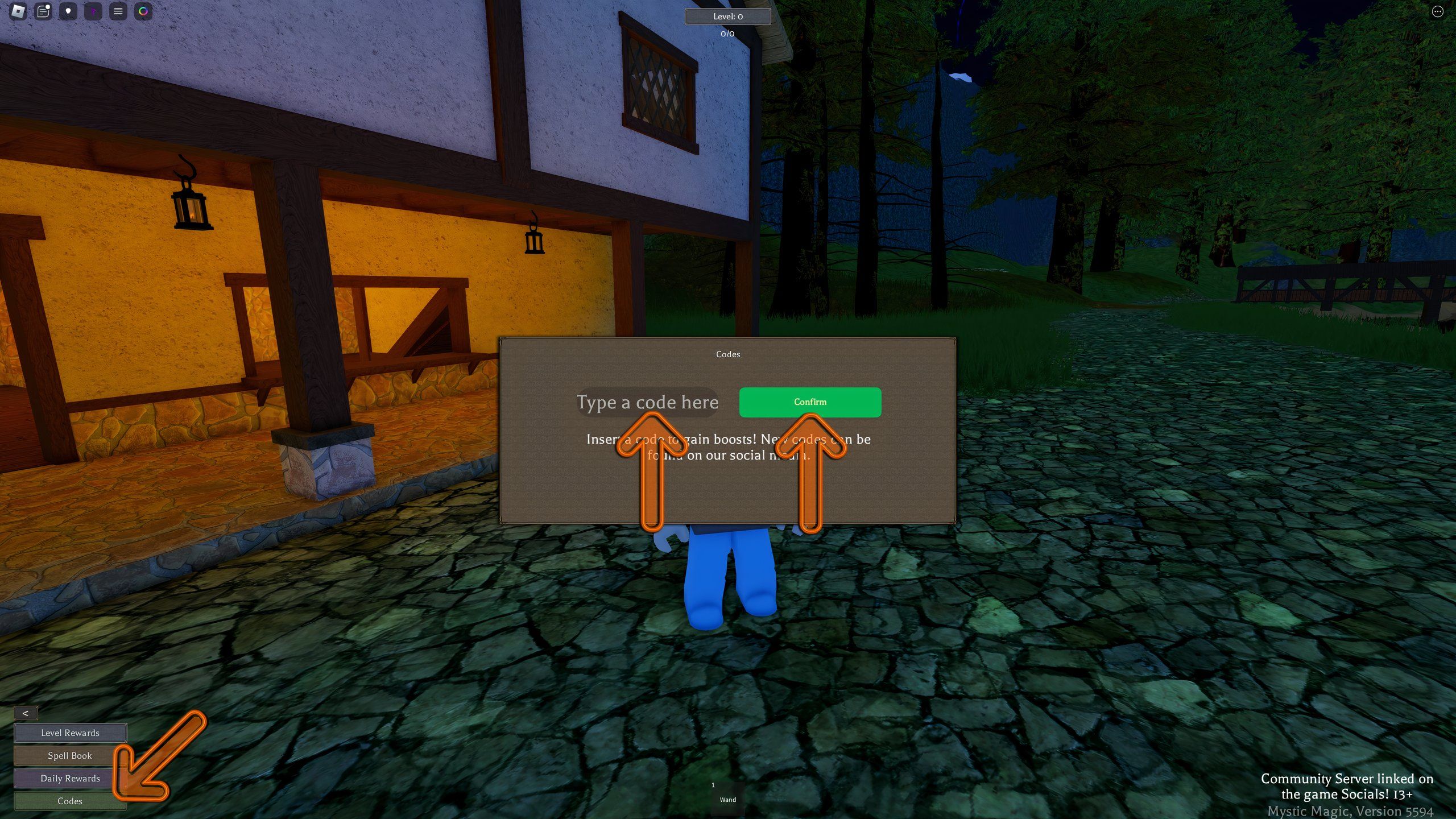
Task: Collapse the sidebar with the back chevron
Action: click(x=26, y=712)
